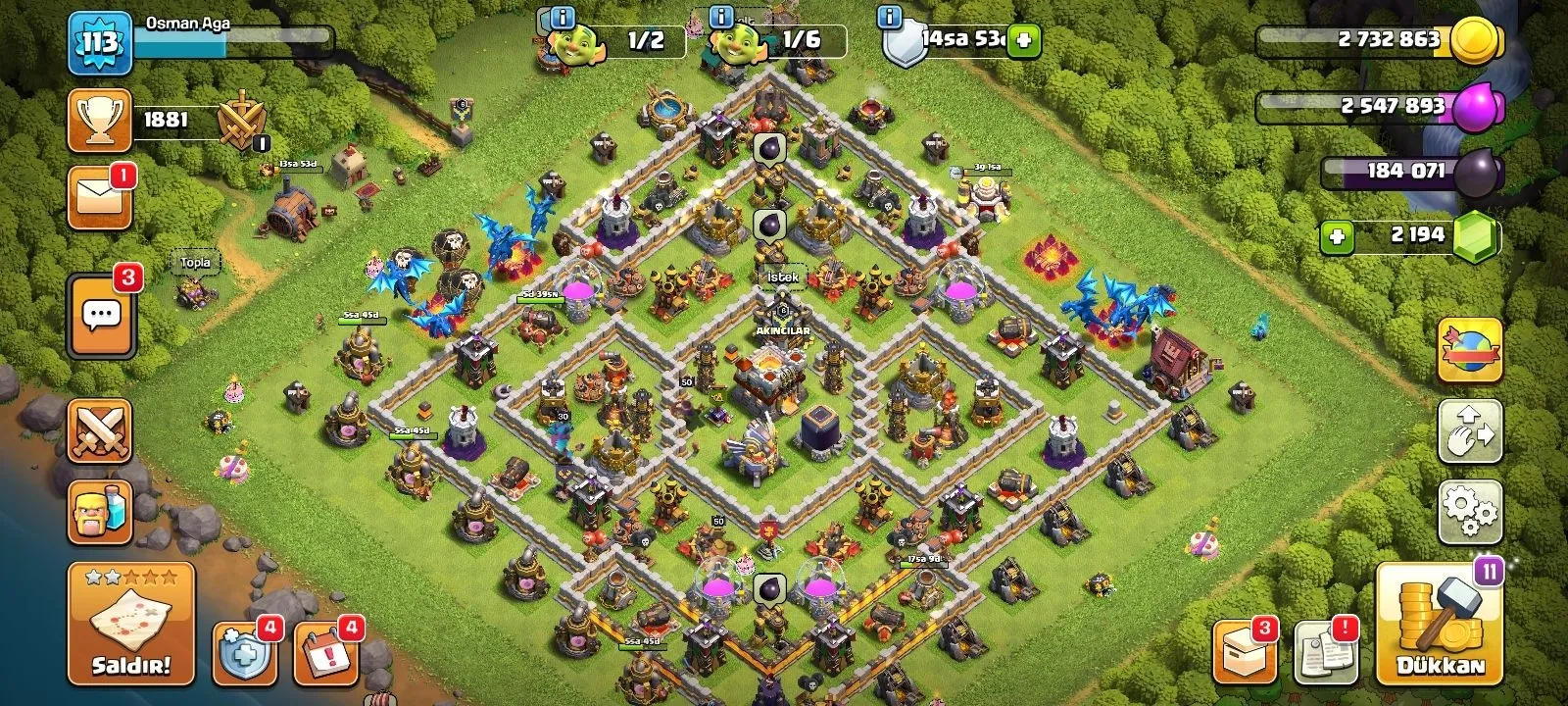Open the trophy league panel
This screenshot has width=1568, height=706.
100,121
